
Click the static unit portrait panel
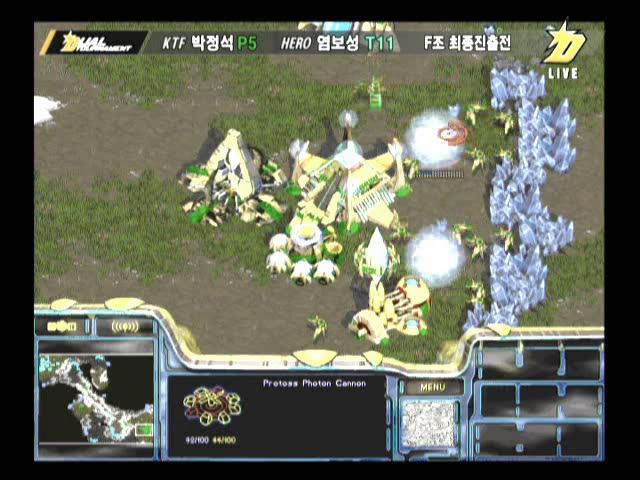(x=429, y=424)
